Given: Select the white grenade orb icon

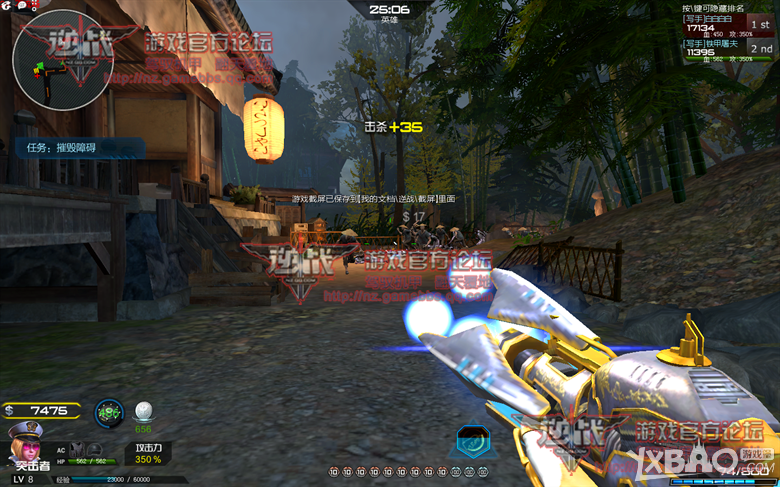Looking at the screenshot, I should point(145,410).
